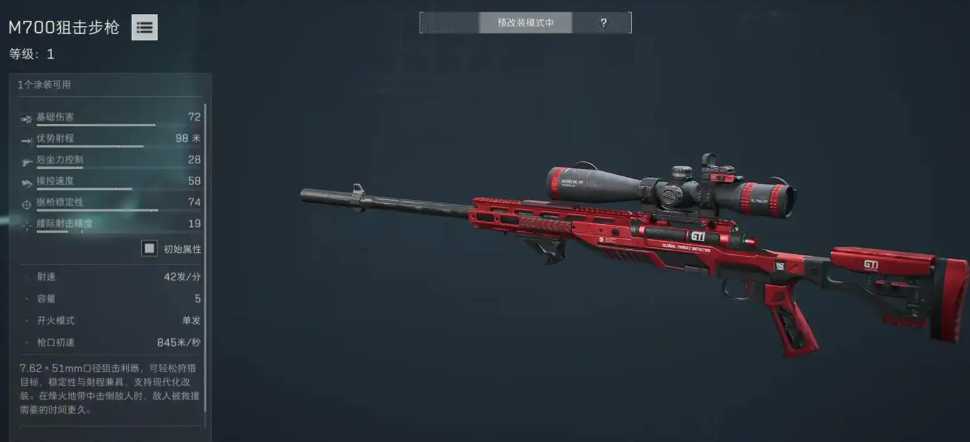Select the 移改装模式中 mode button
This screenshot has height=442, width=970.
[x=497, y=22]
